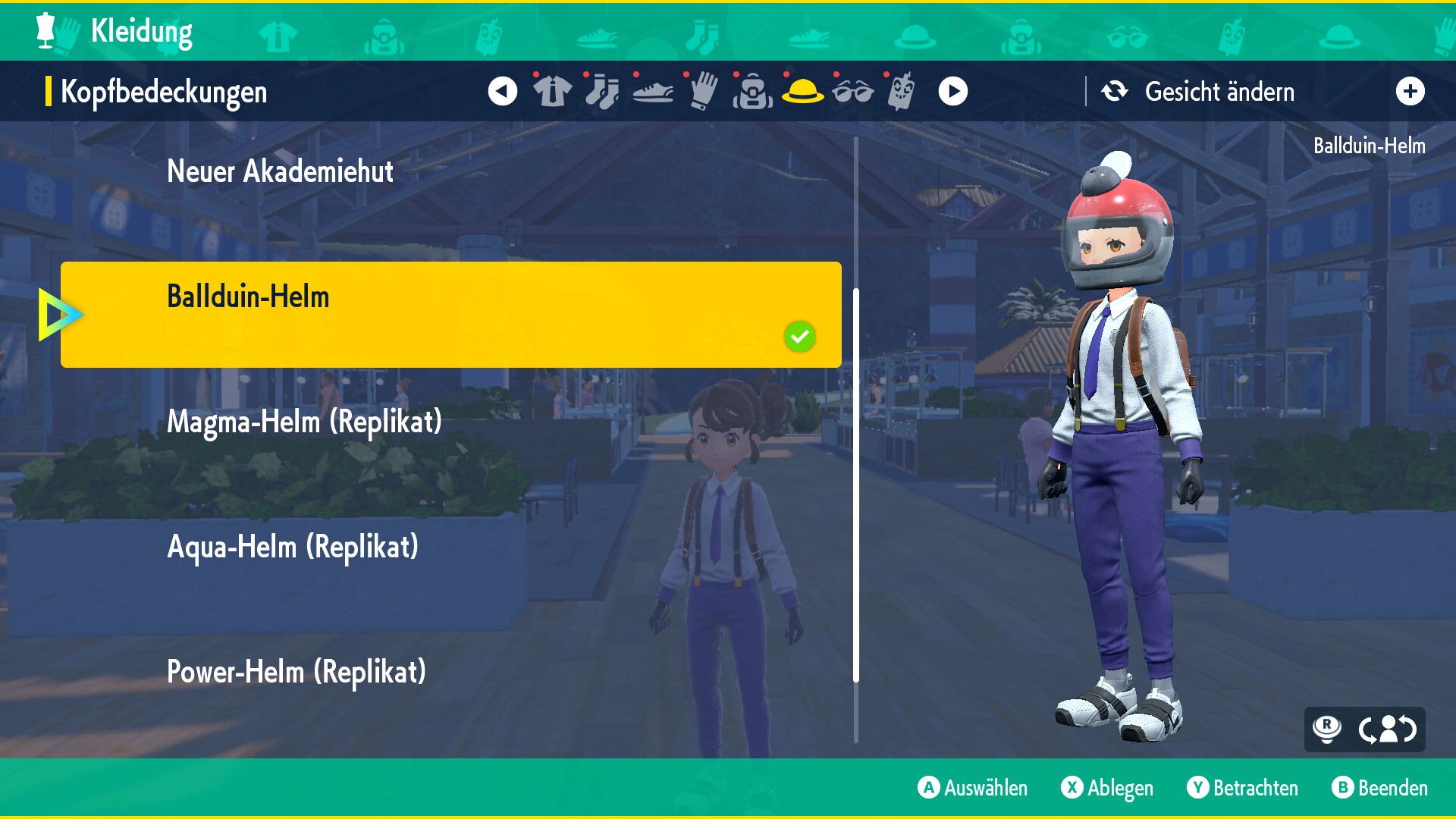Viewport: 1456px width, 819px height.
Task: Switch to the glasses category tab
Action: point(852,92)
